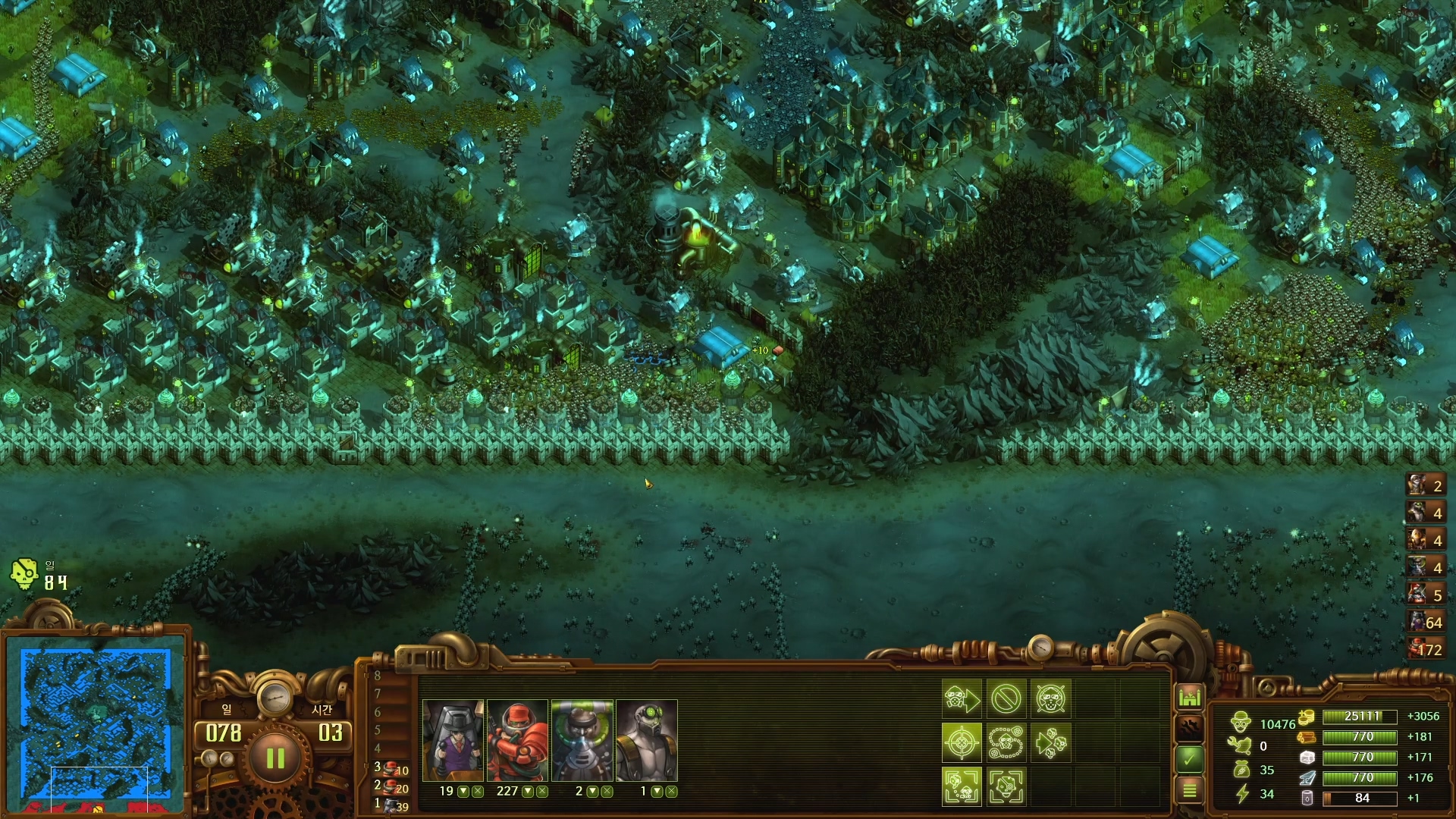Pick the Titan gas-mask unit portrait

tap(646, 740)
